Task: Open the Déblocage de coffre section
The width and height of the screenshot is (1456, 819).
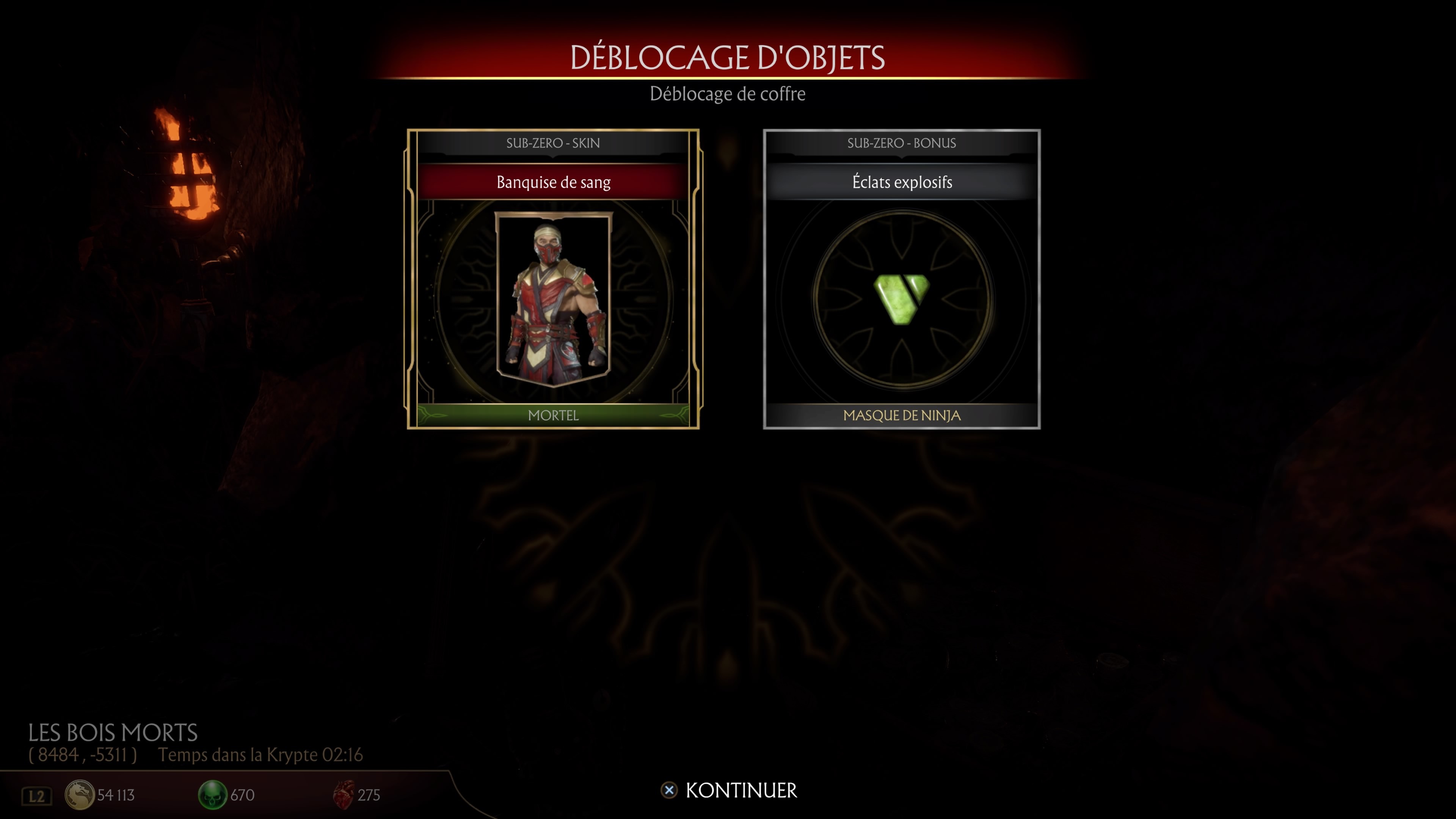Action: (x=728, y=94)
